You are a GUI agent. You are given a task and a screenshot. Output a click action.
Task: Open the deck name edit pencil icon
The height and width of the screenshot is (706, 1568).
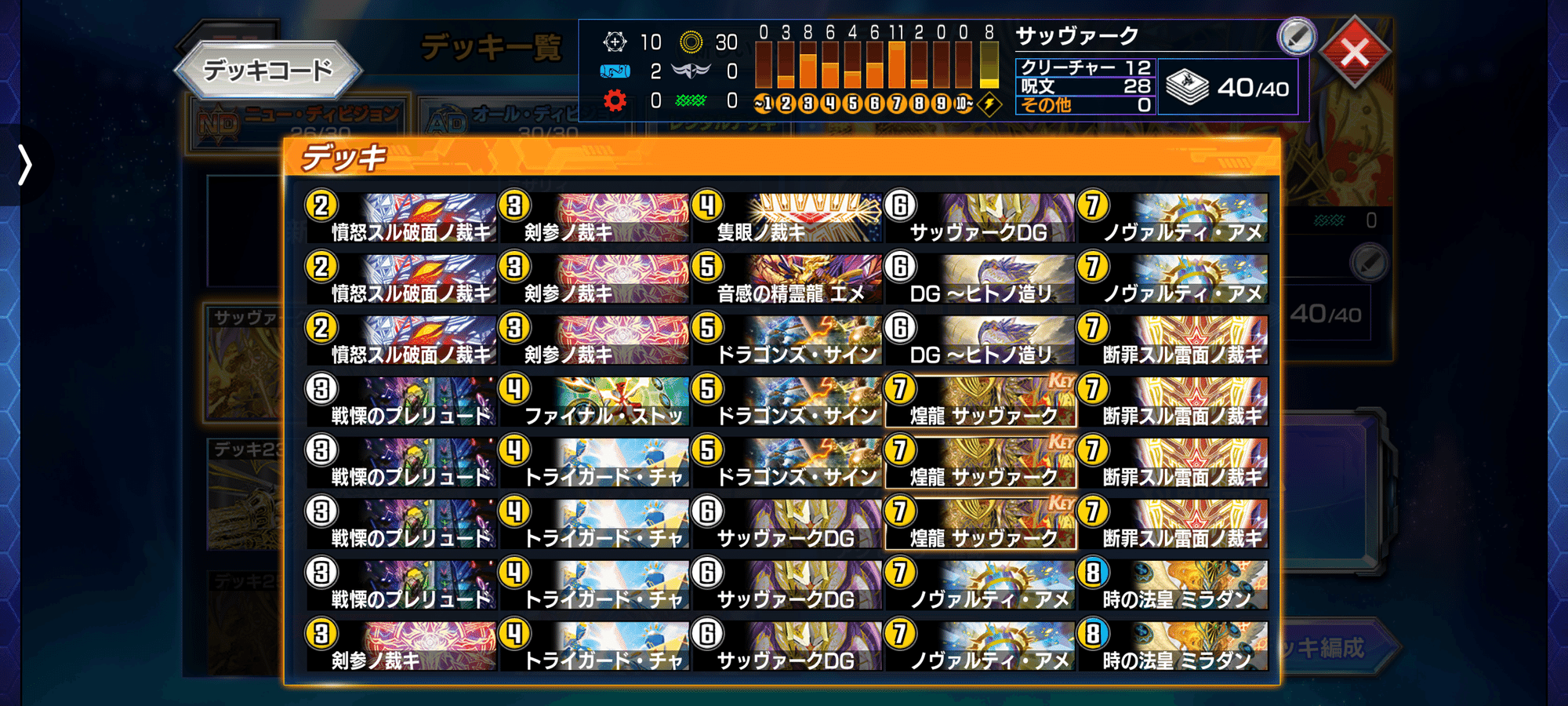[1298, 35]
